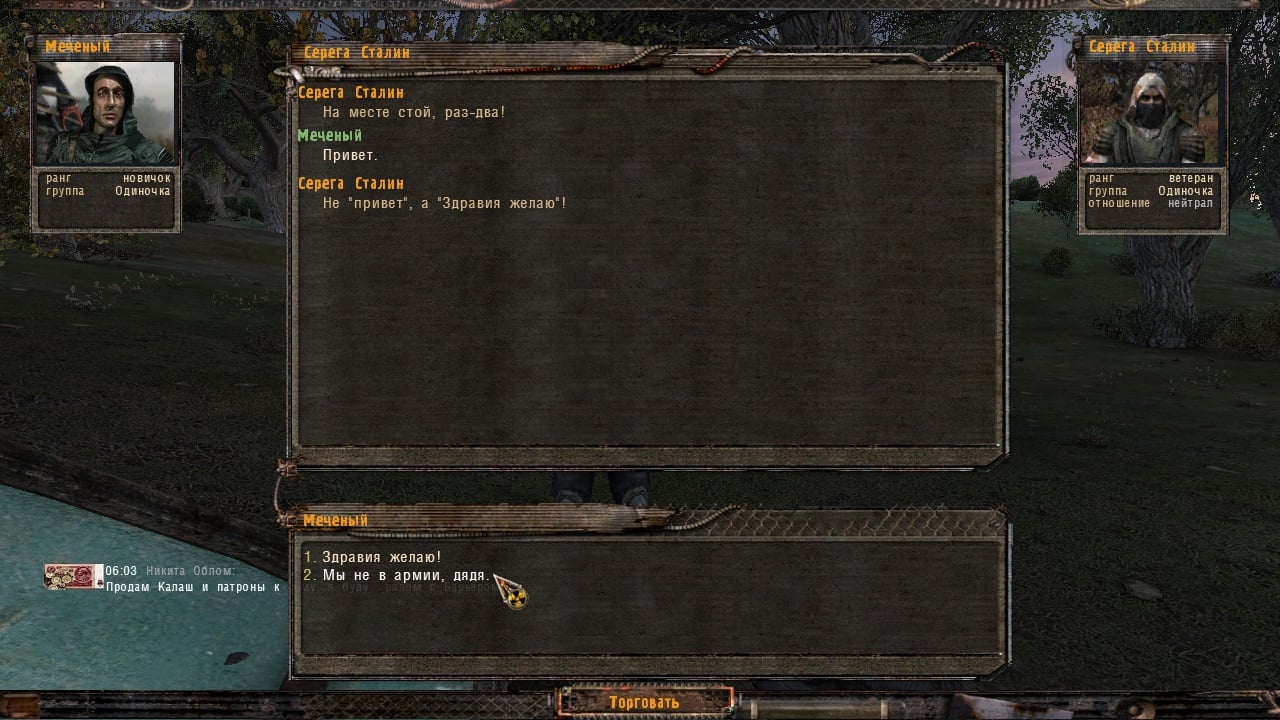Select reply "Мы не в армии, дядя."
This screenshot has width=1280, height=720.
(x=405, y=576)
